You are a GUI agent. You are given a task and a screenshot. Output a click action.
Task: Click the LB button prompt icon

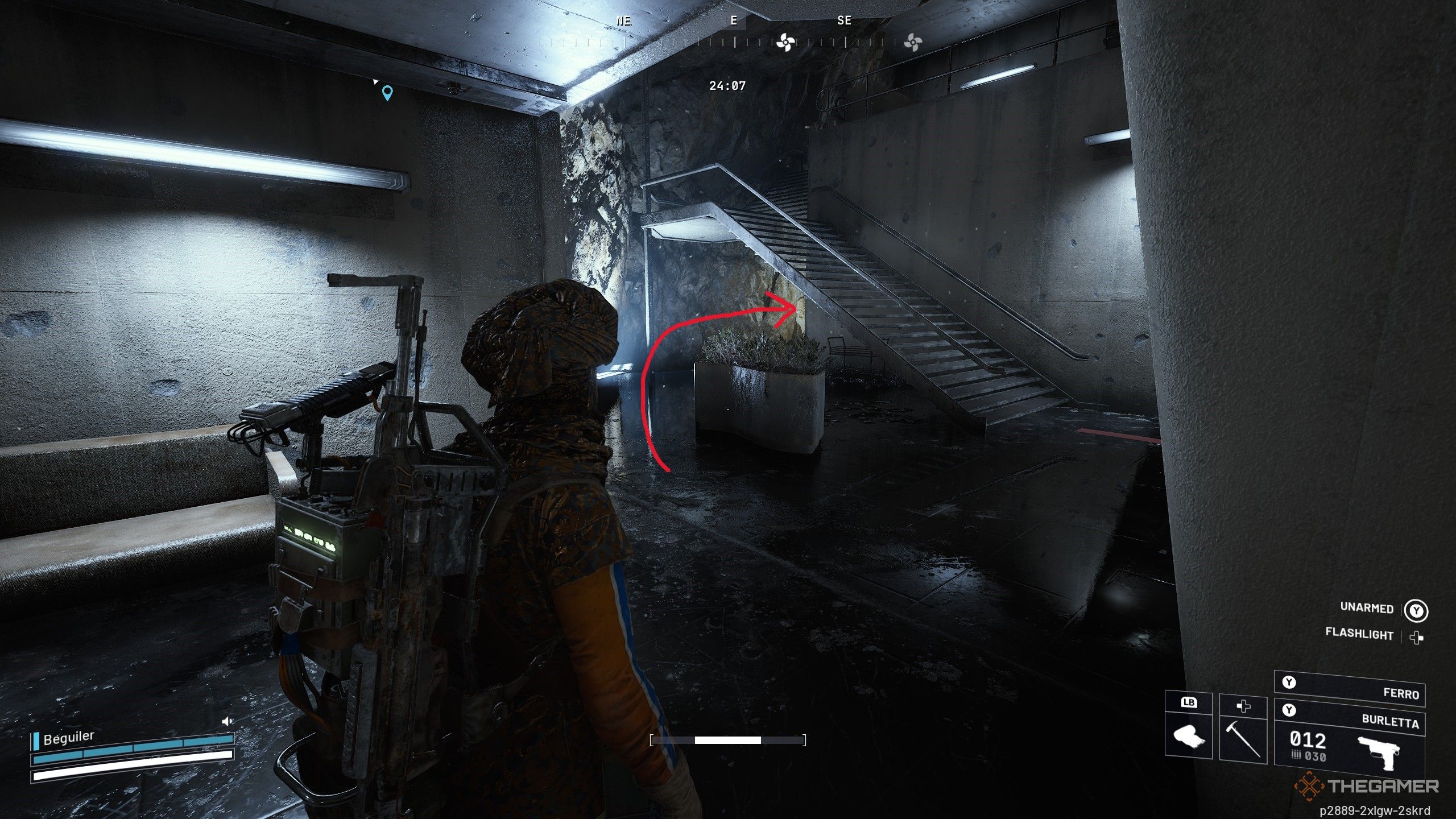(1188, 702)
